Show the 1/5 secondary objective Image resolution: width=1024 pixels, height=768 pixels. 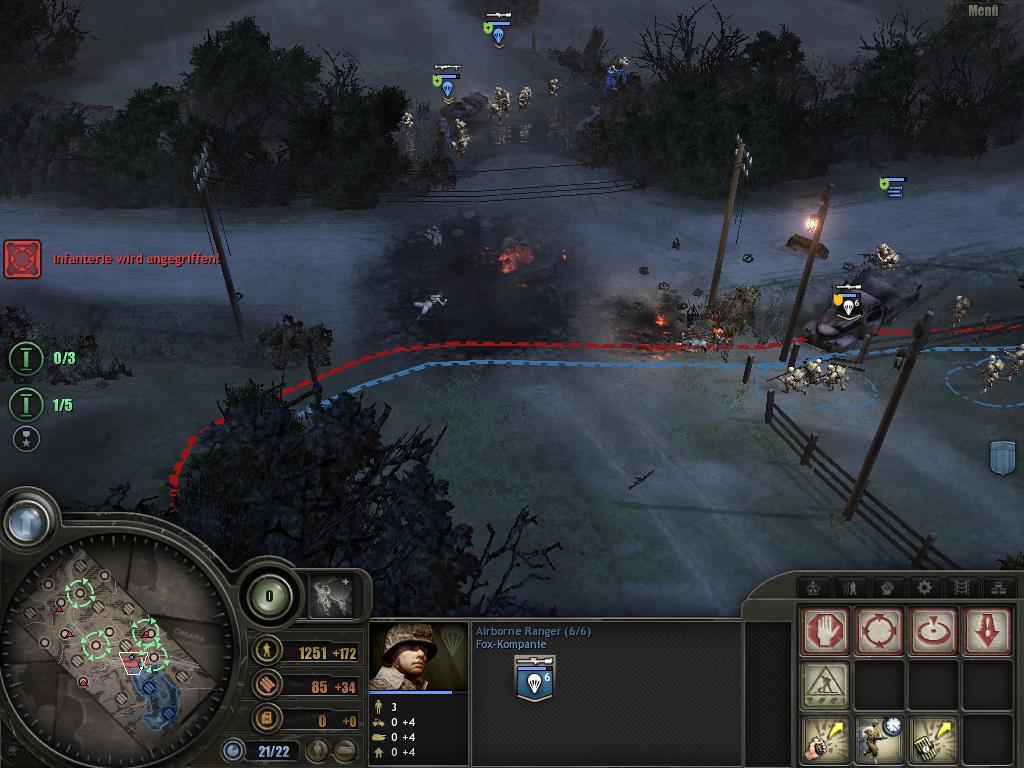26,405
